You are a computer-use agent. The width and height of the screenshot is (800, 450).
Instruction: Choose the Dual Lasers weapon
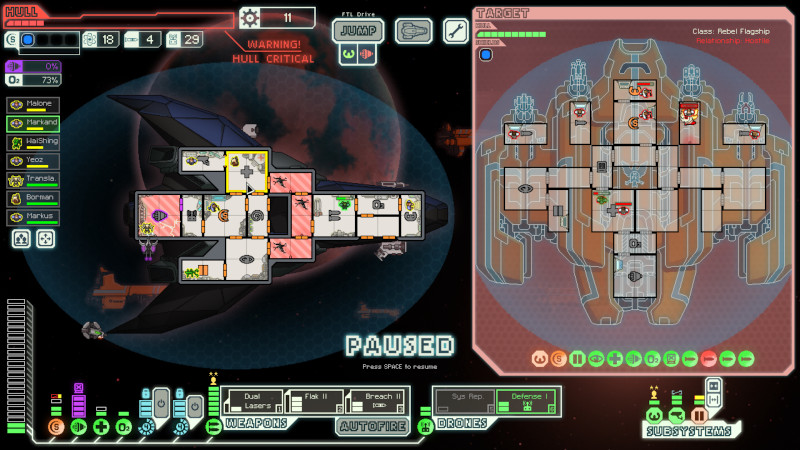point(254,401)
